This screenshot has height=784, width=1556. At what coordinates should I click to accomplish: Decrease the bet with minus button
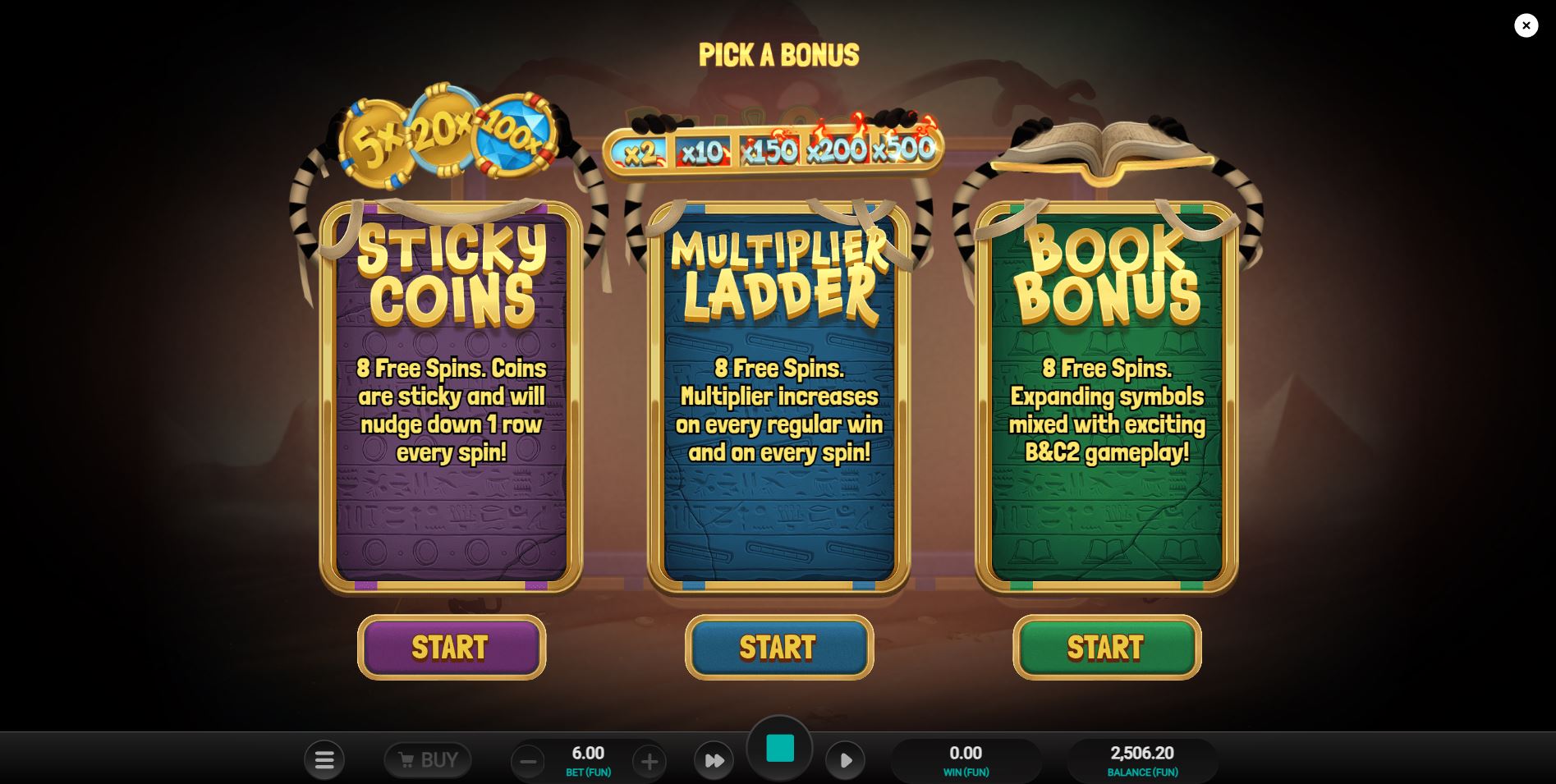coord(528,760)
